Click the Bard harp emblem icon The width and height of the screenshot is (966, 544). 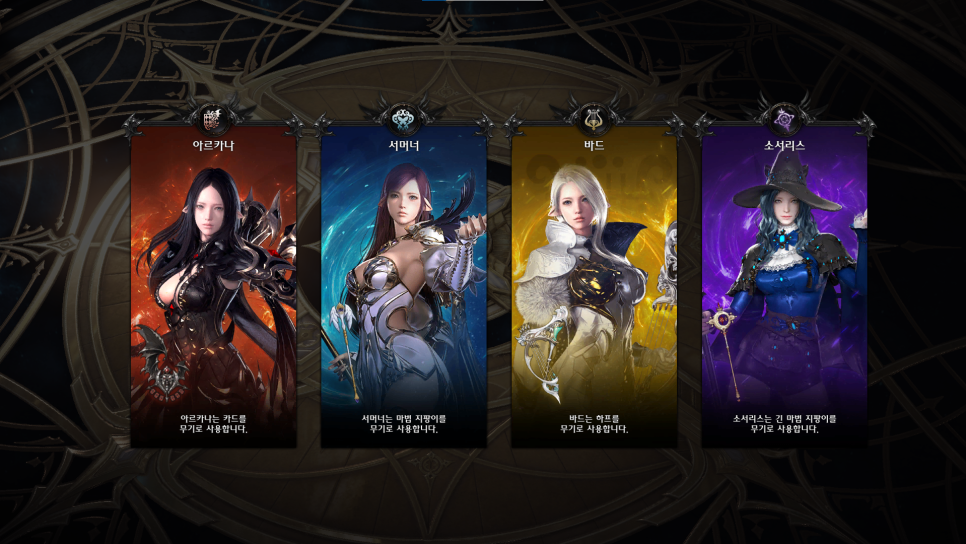594,120
